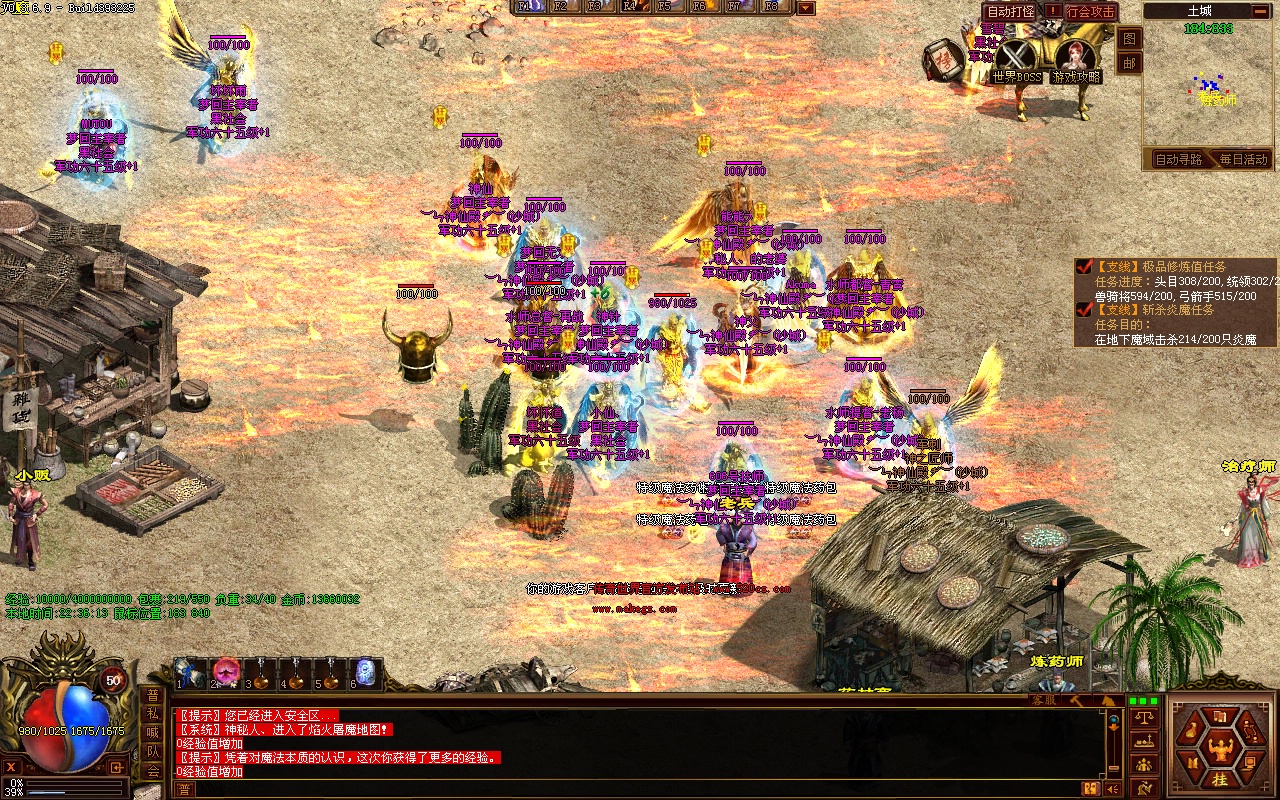Start 自动寻路 auto-pathfinding
Screen dimensions: 1280x800
pos(1178,159)
